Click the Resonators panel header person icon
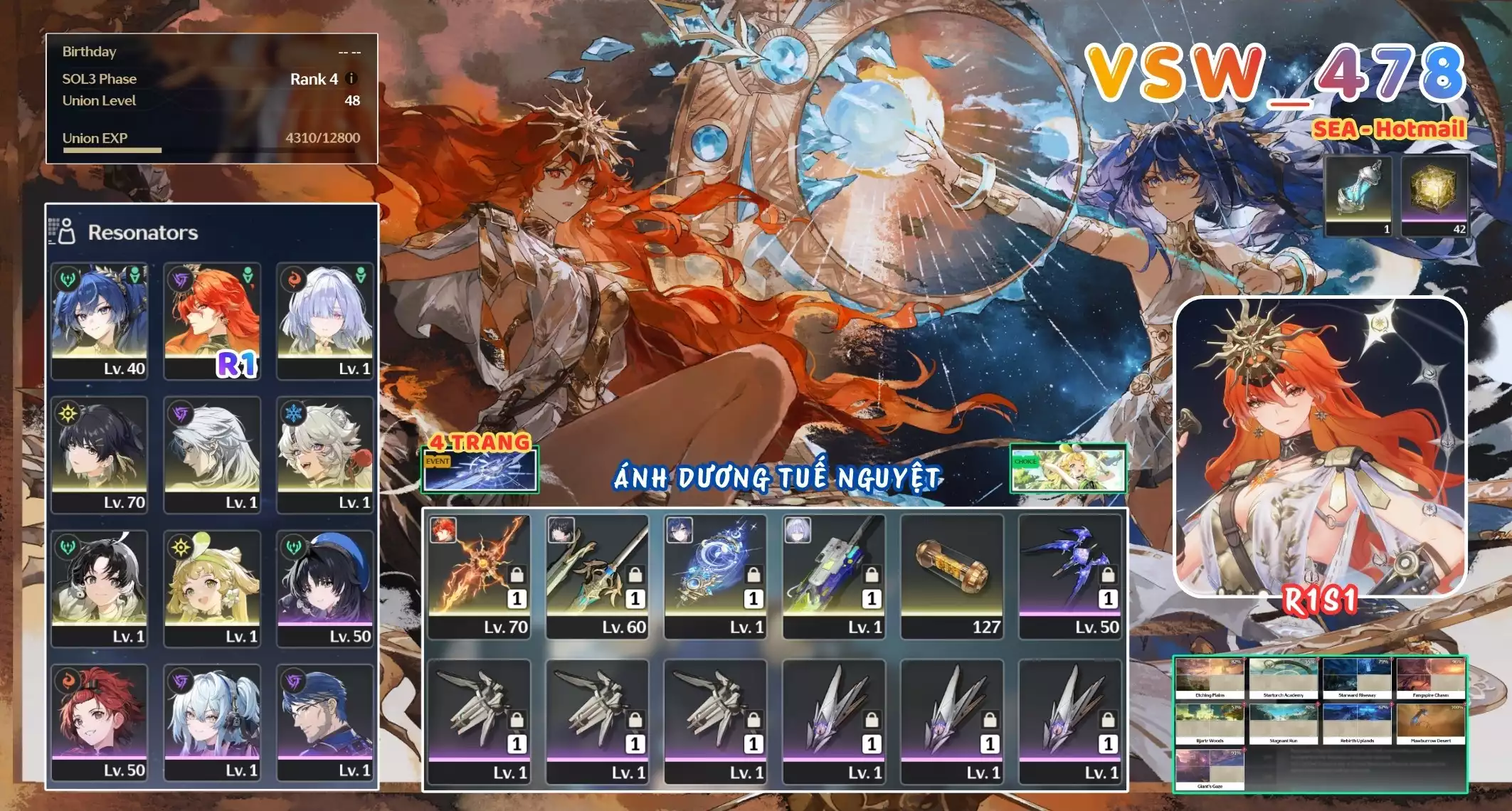1512x811 pixels. pos(68,231)
